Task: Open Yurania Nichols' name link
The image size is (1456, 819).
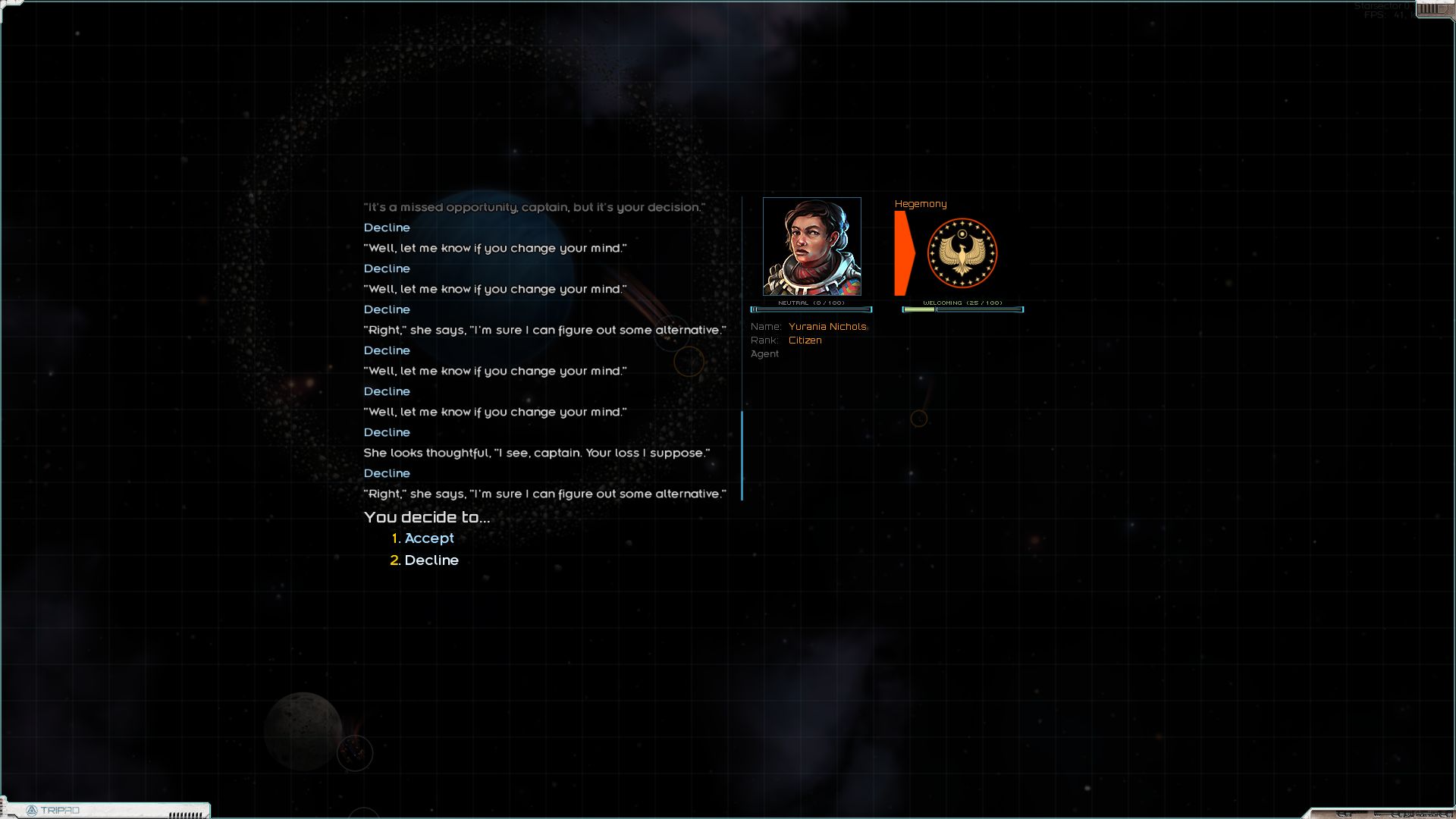Action: tap(827, 326)
